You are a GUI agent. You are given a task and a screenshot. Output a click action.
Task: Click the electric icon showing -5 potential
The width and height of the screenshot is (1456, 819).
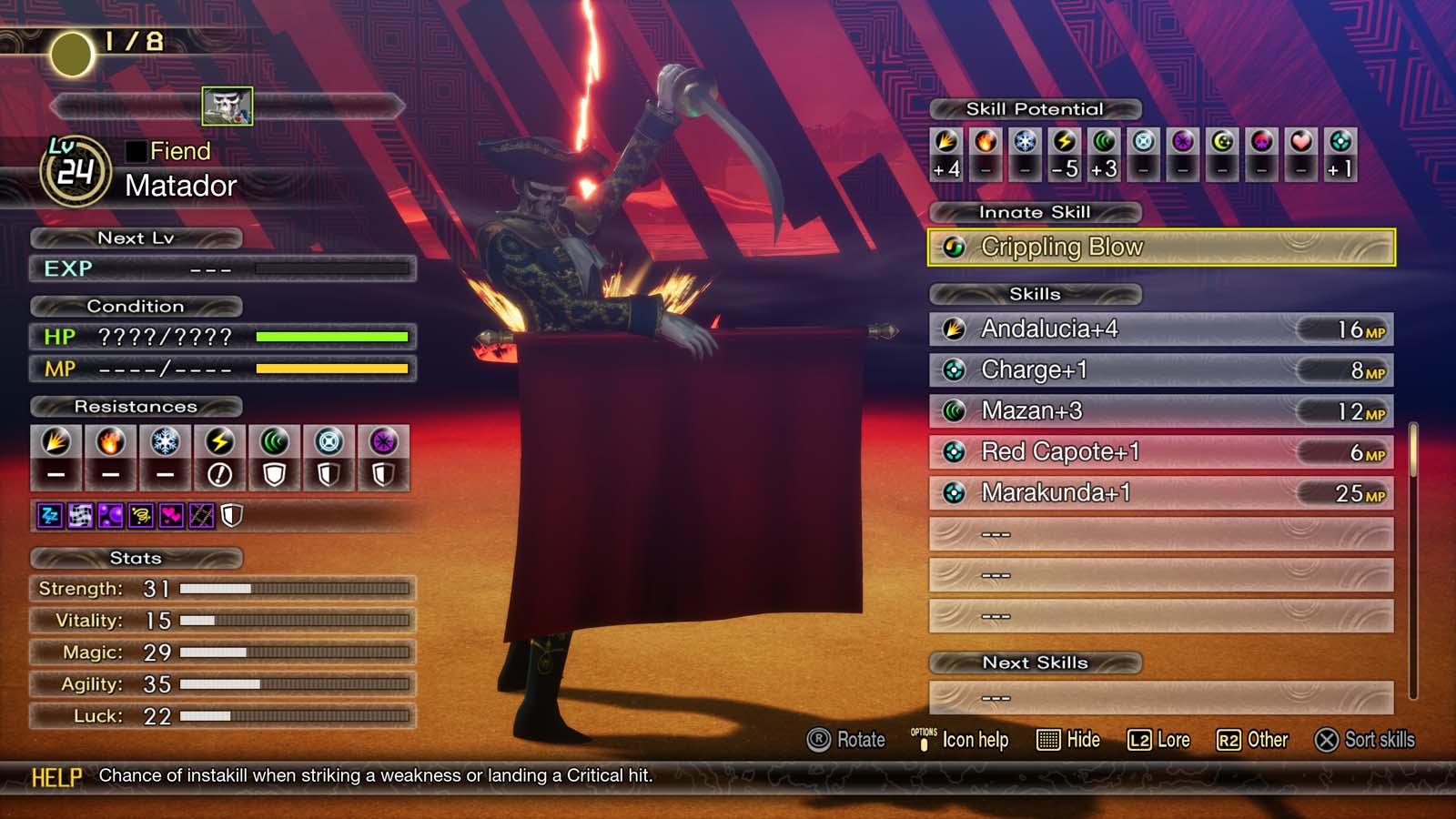click(x=1064, y=144)
